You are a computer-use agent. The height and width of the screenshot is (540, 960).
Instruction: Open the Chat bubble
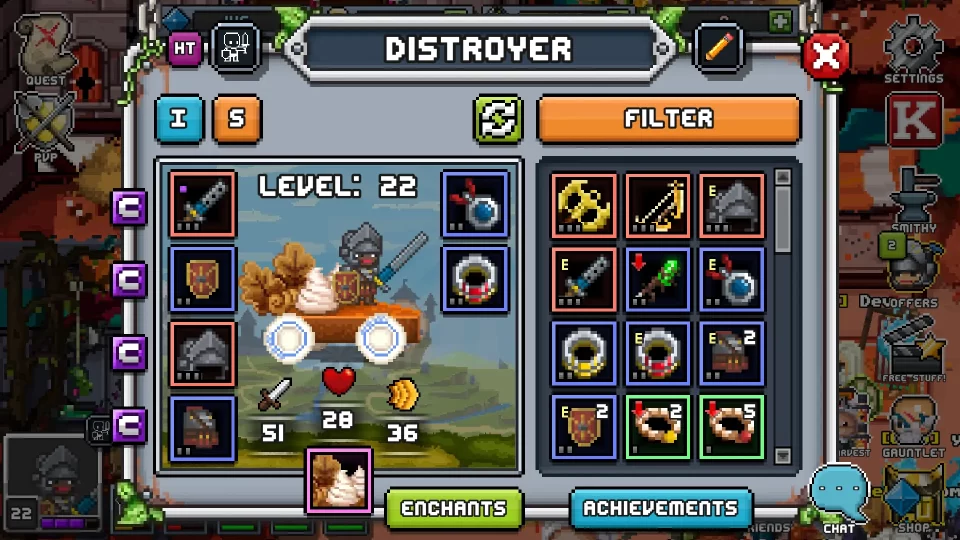click(x=836, y=495)
